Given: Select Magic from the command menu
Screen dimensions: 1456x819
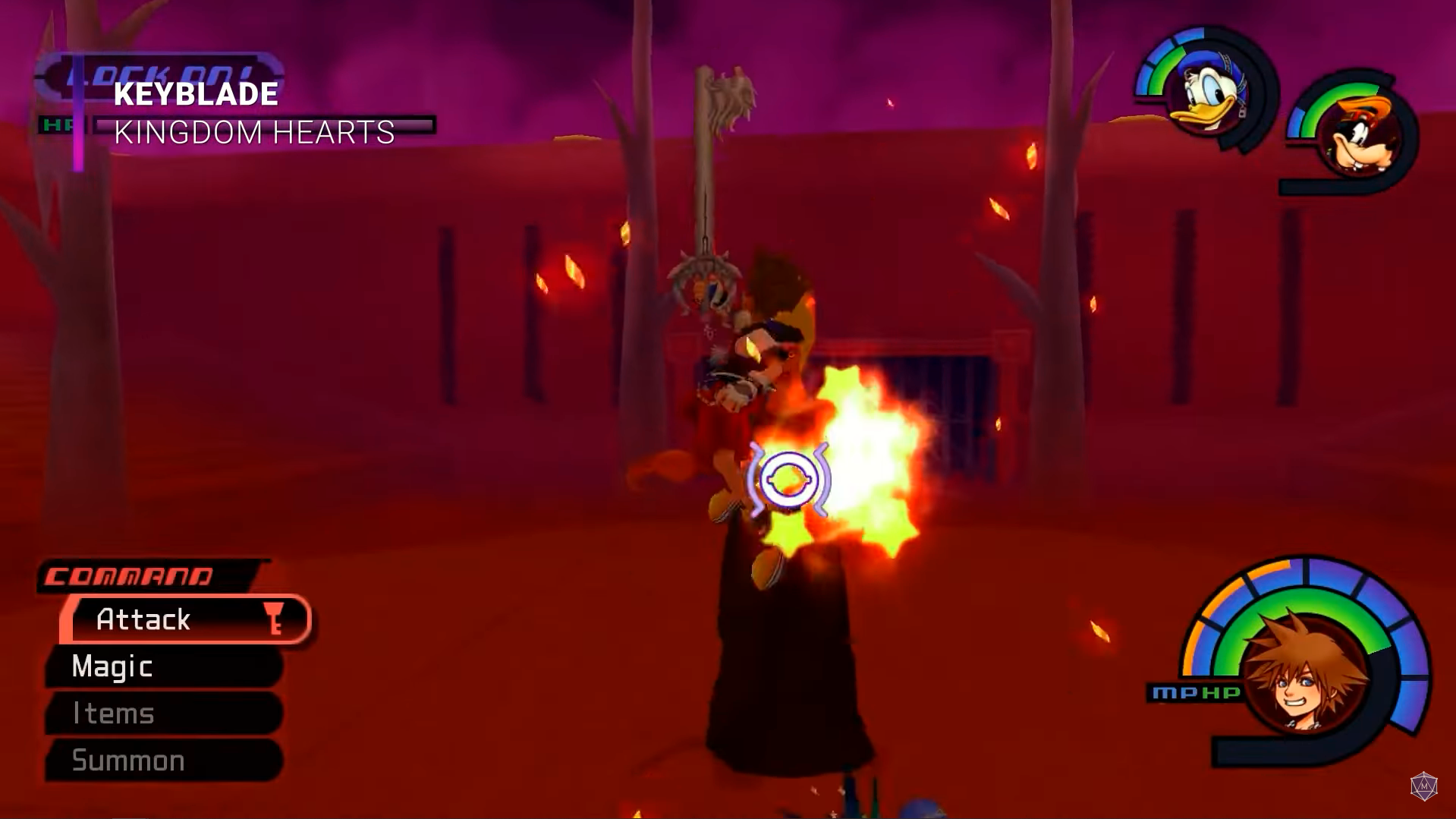Looking at the screenshot, I should (111, 666).
